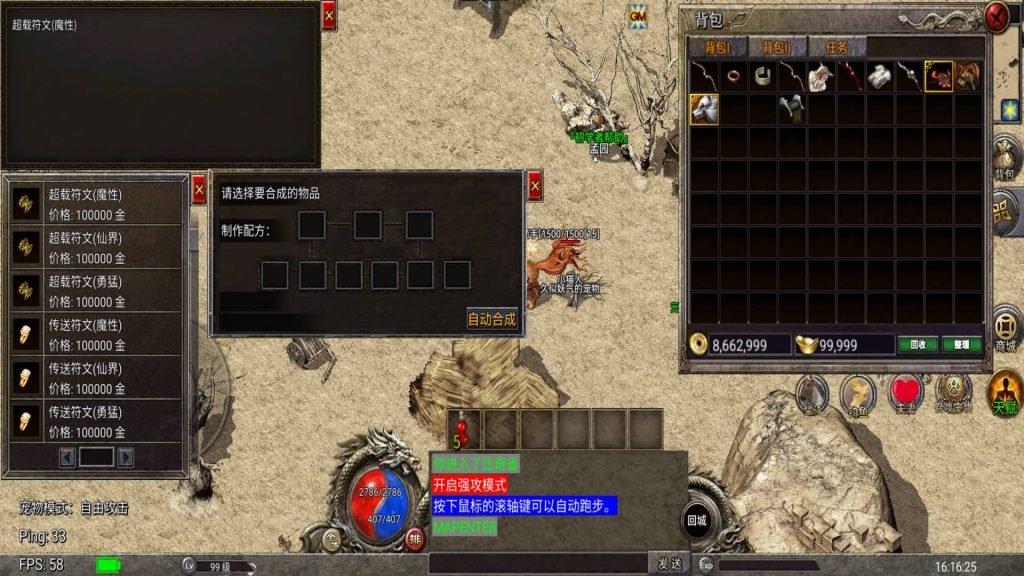Close the crafting recipe panel
This screenshot has width=1024, height=576.
click(534, 185)
